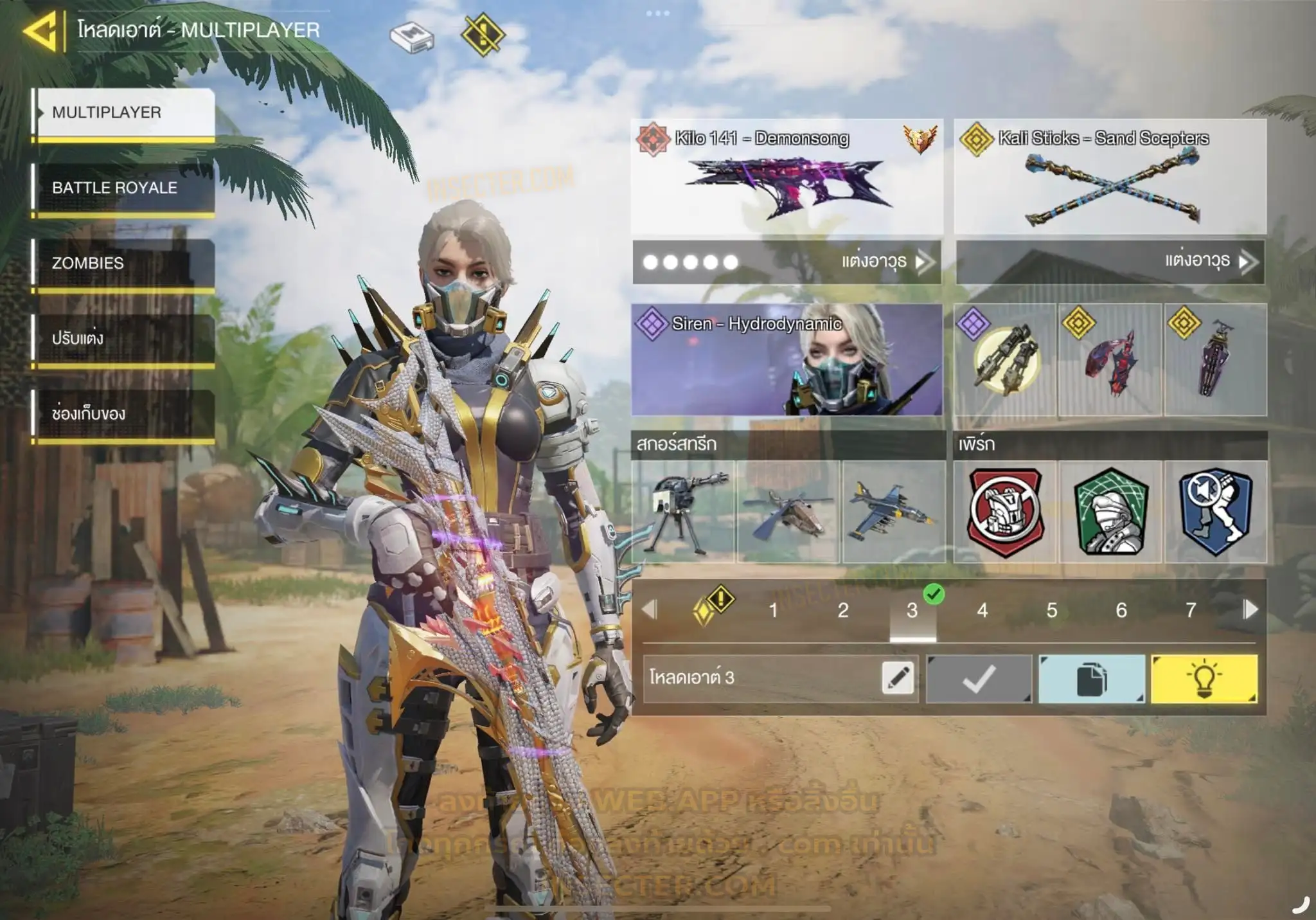Open the red perk slot

1006,512
